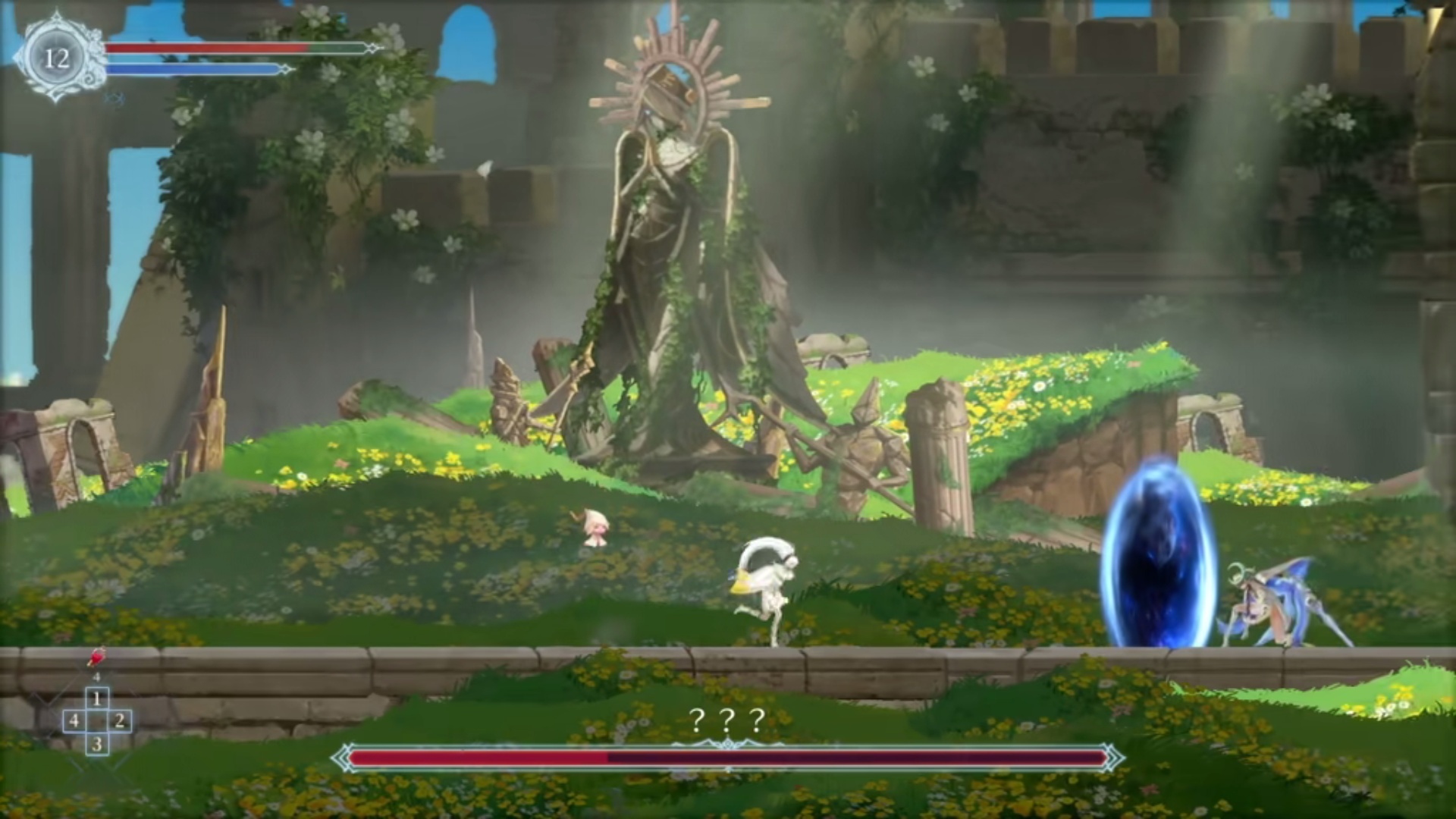The height and width of the screenshot is (819, 1456).
Task: Click the healing potion flask icon
Action: point(96,658)
